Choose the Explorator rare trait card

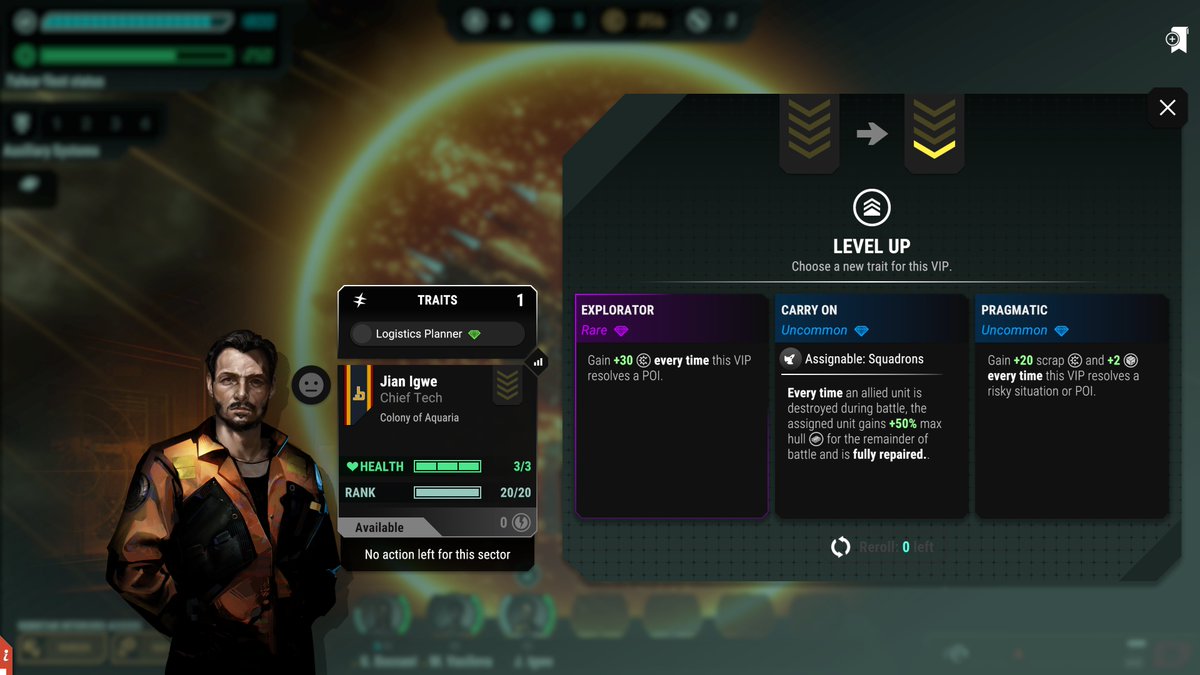671,405
